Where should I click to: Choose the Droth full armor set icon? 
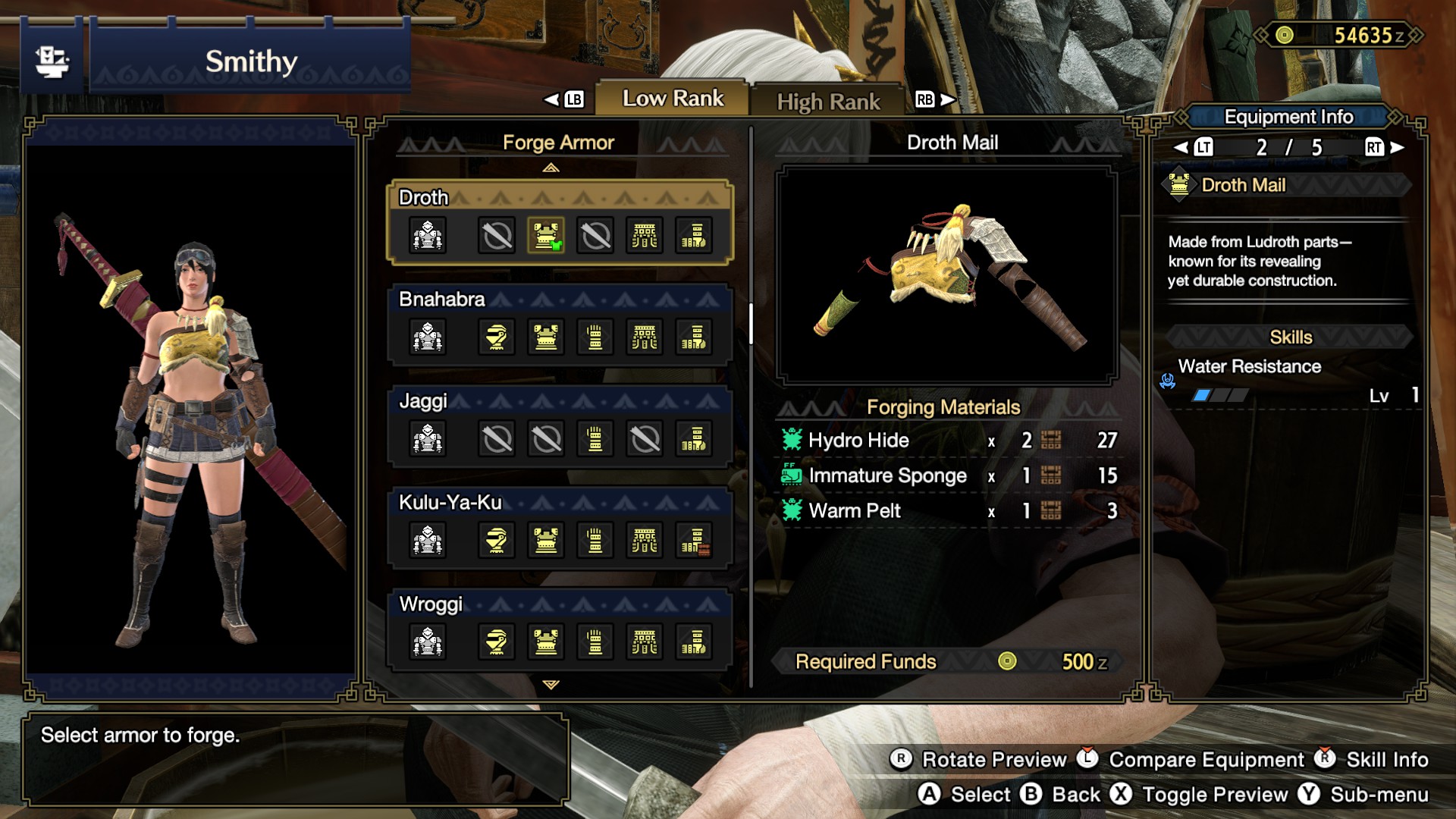tap(428, 236)
